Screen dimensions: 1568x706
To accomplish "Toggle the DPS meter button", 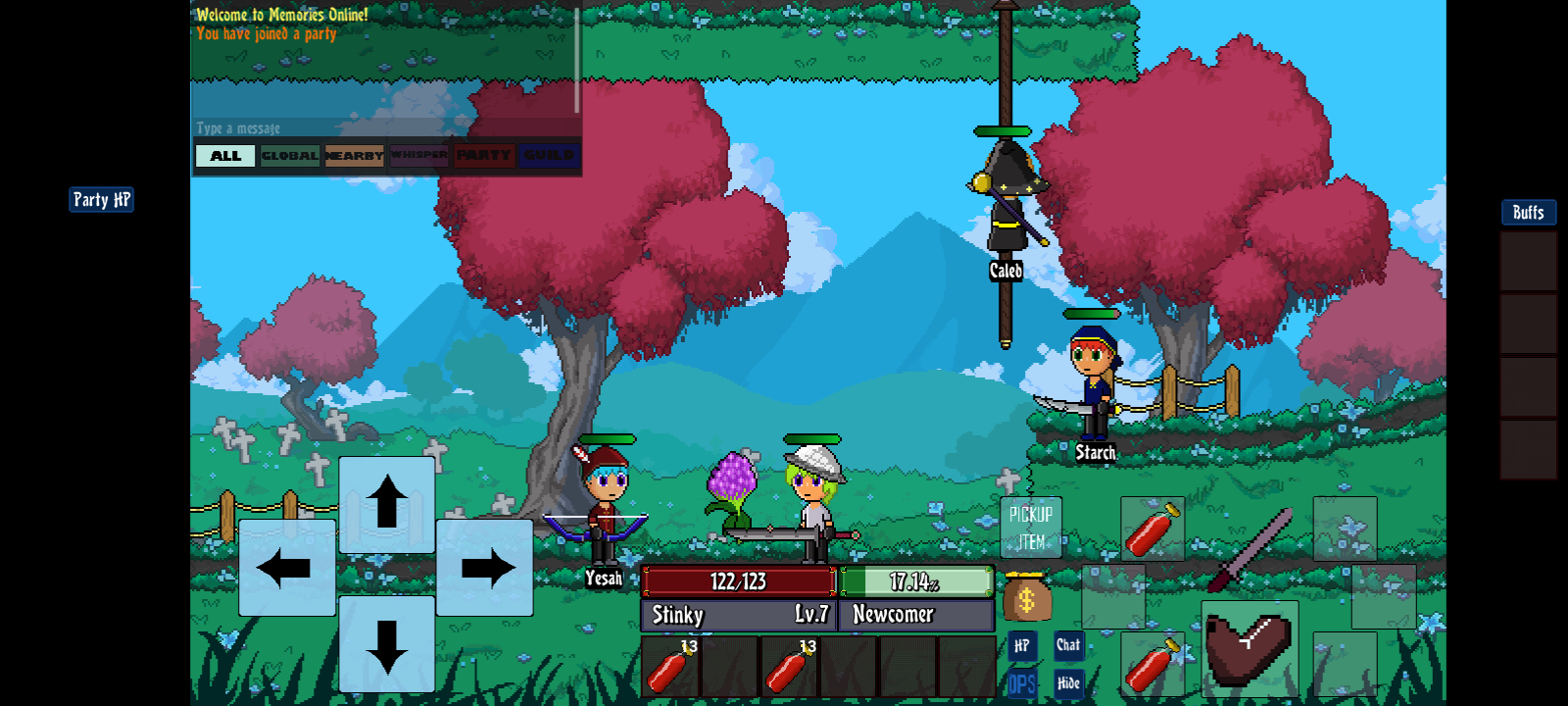I will (x=1021, y=683).
